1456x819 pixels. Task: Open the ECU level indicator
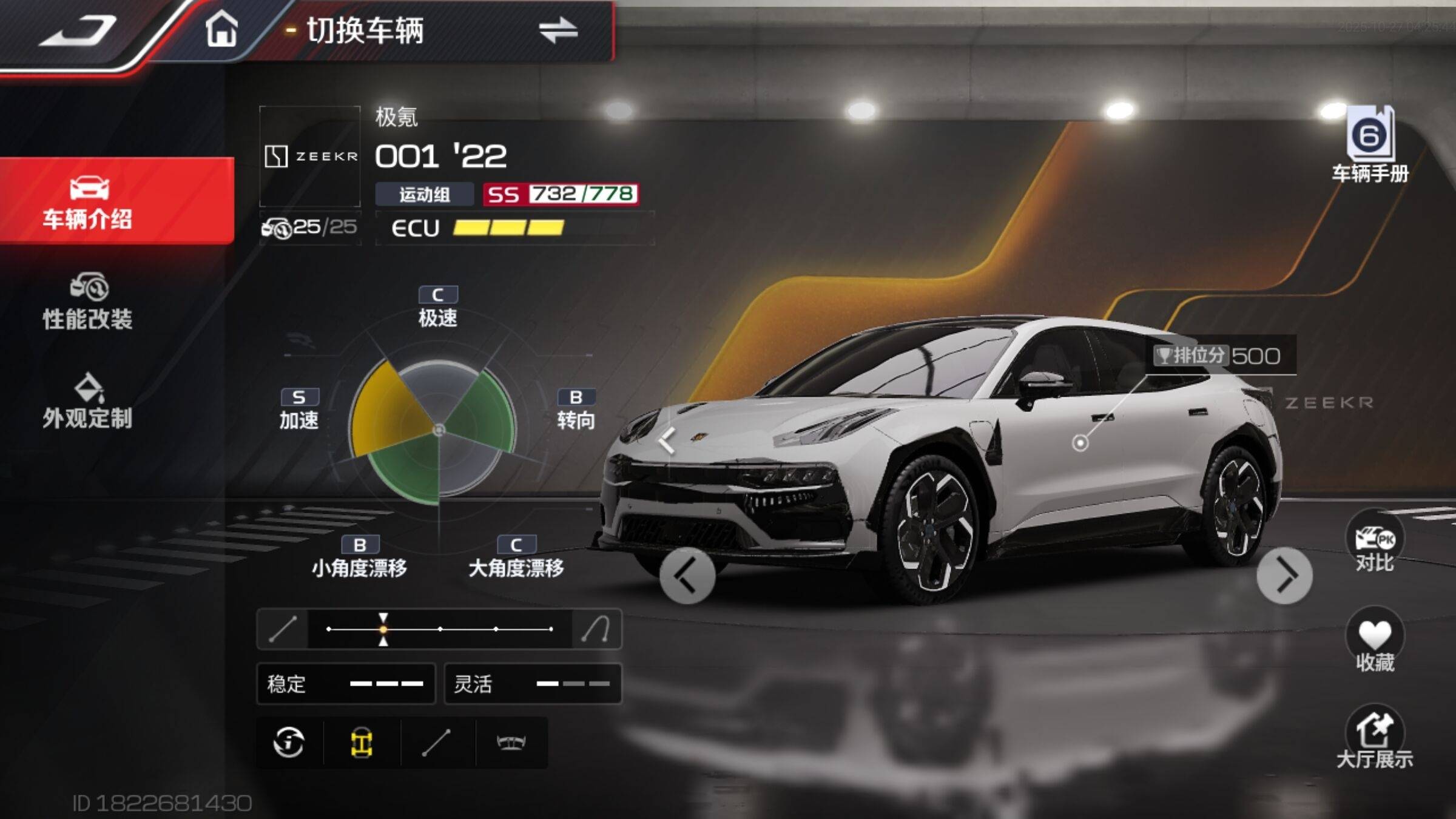[x=478, y=228]
